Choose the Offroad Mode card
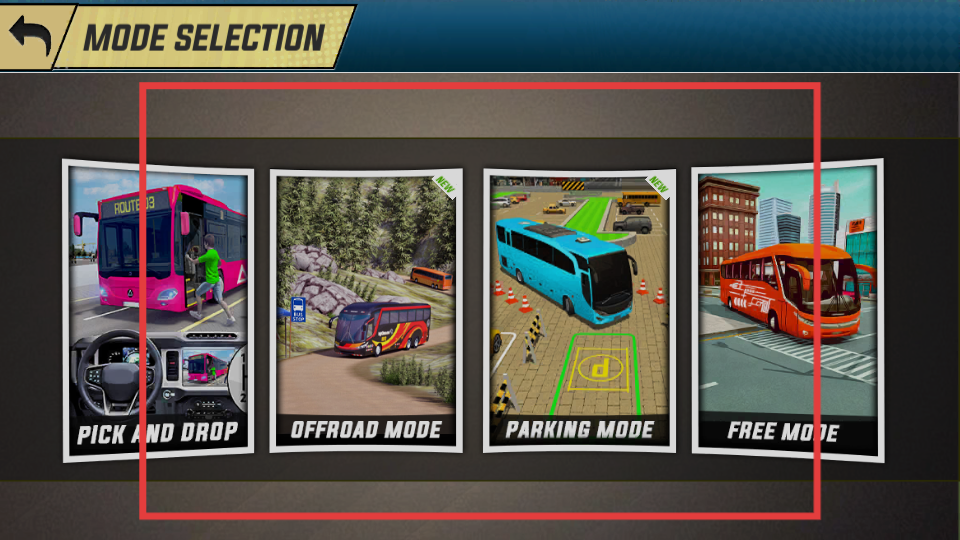The height and width of the screenshot is (540, 960). pos(365,310)
